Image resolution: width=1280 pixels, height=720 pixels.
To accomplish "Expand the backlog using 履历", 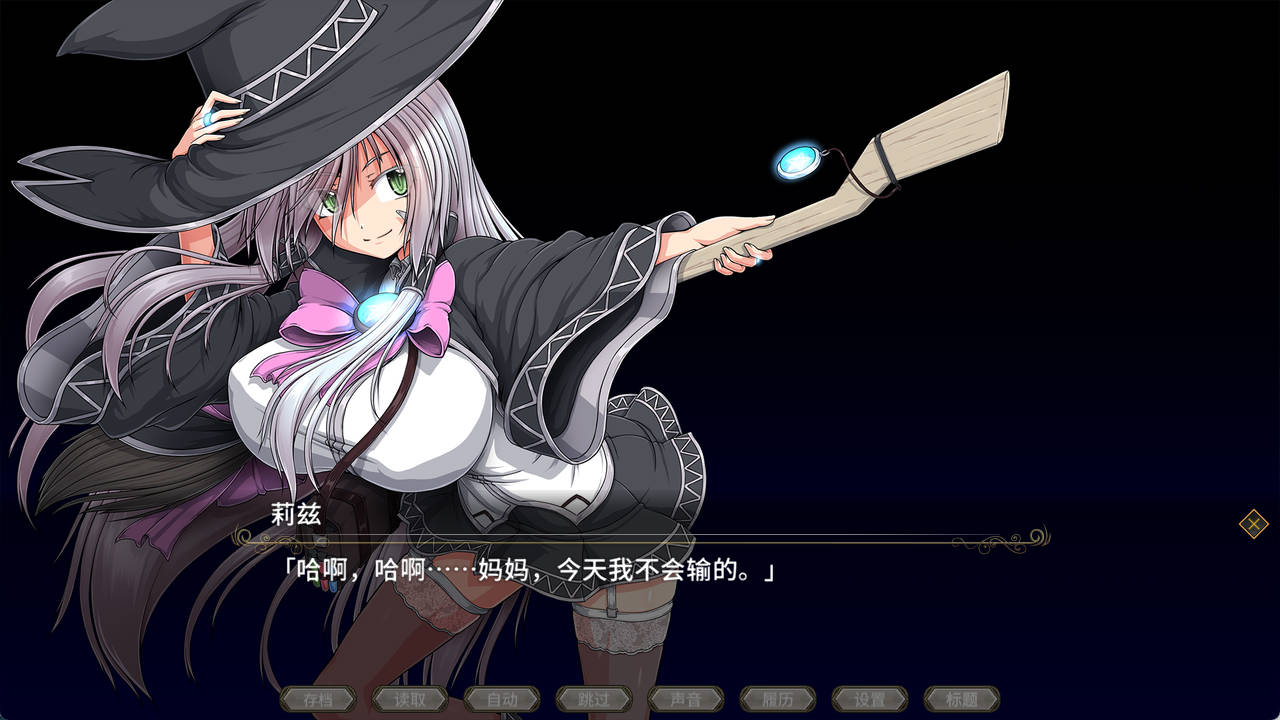I will tap(777, 700).
